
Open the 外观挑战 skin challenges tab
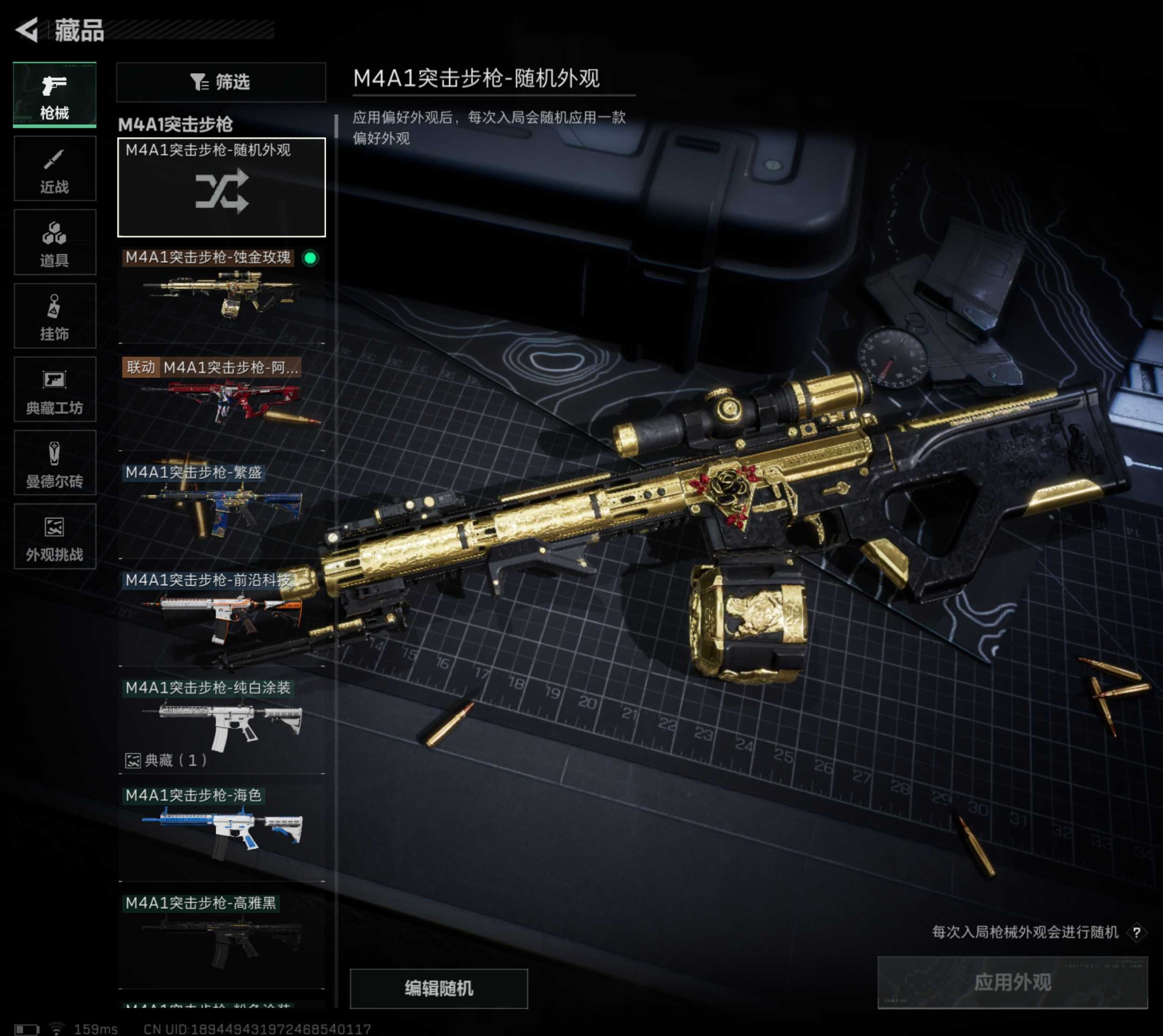(x=55, y=536)
